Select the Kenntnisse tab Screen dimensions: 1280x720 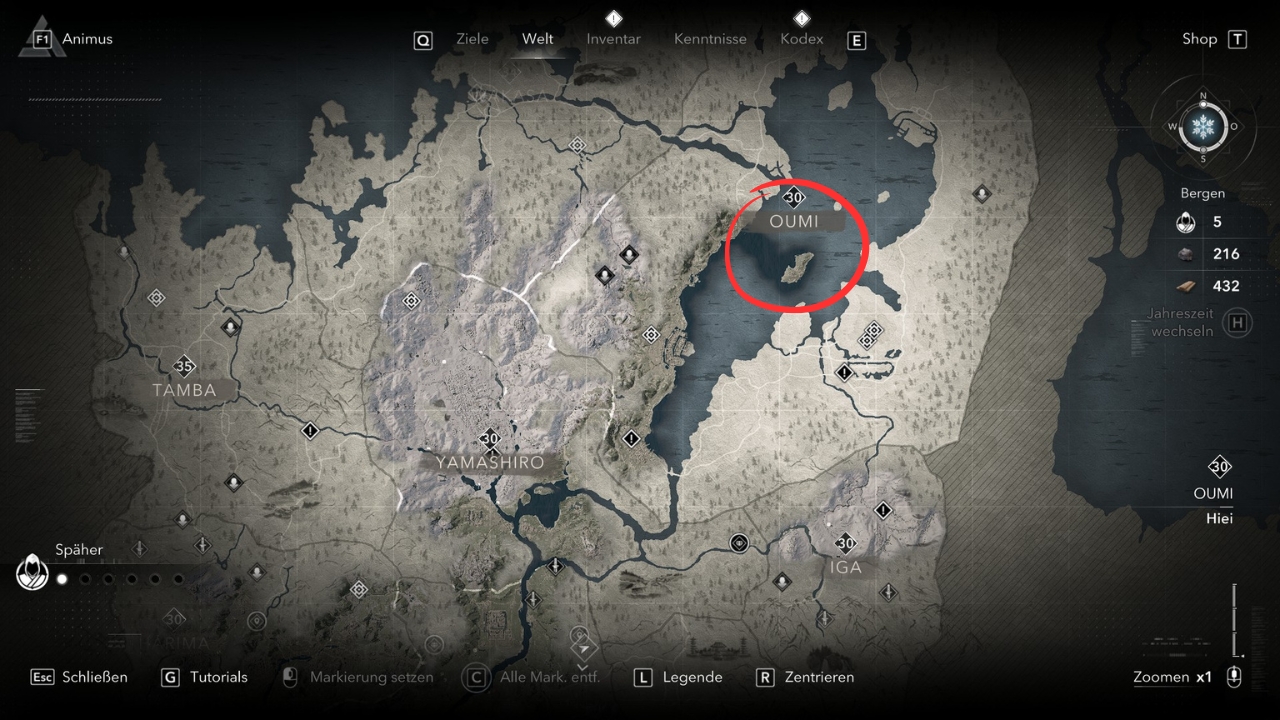710,39
